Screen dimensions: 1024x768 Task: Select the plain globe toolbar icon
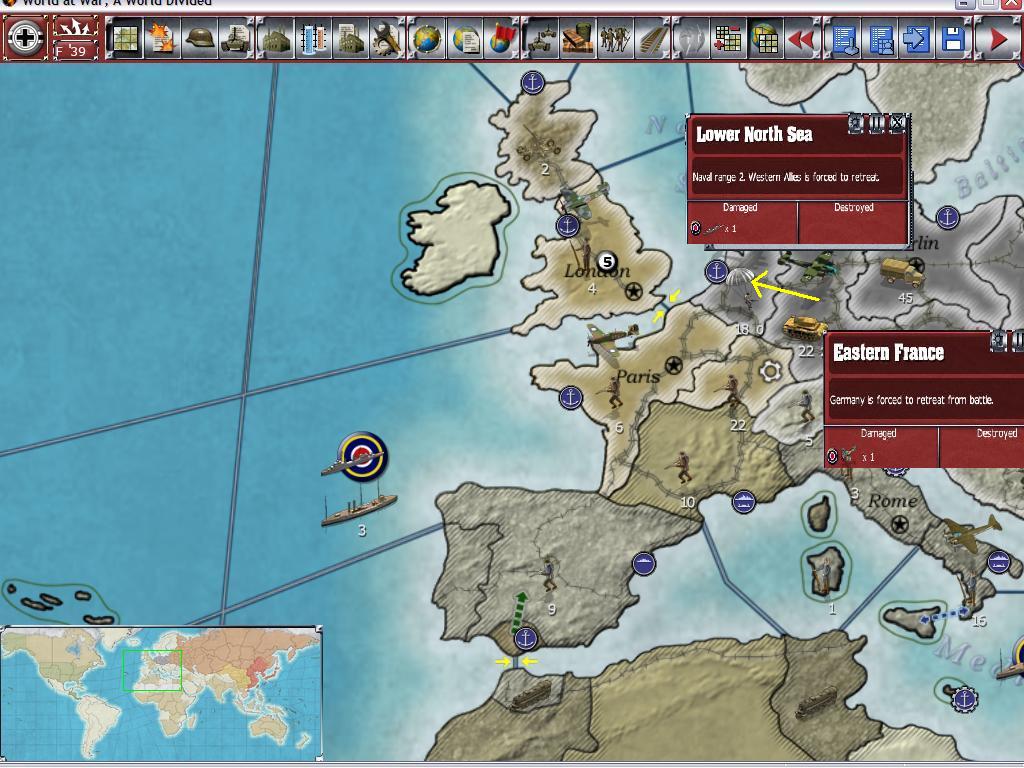tap(427, 39)
